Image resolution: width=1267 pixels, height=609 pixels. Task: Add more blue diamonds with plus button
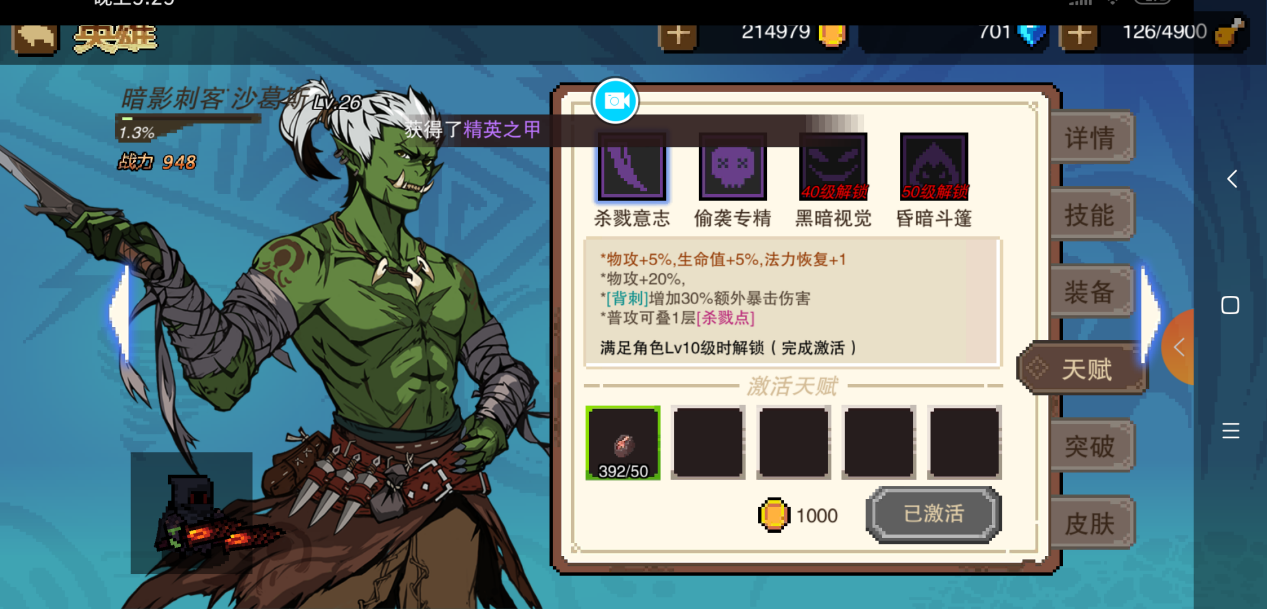(1078, 33)
